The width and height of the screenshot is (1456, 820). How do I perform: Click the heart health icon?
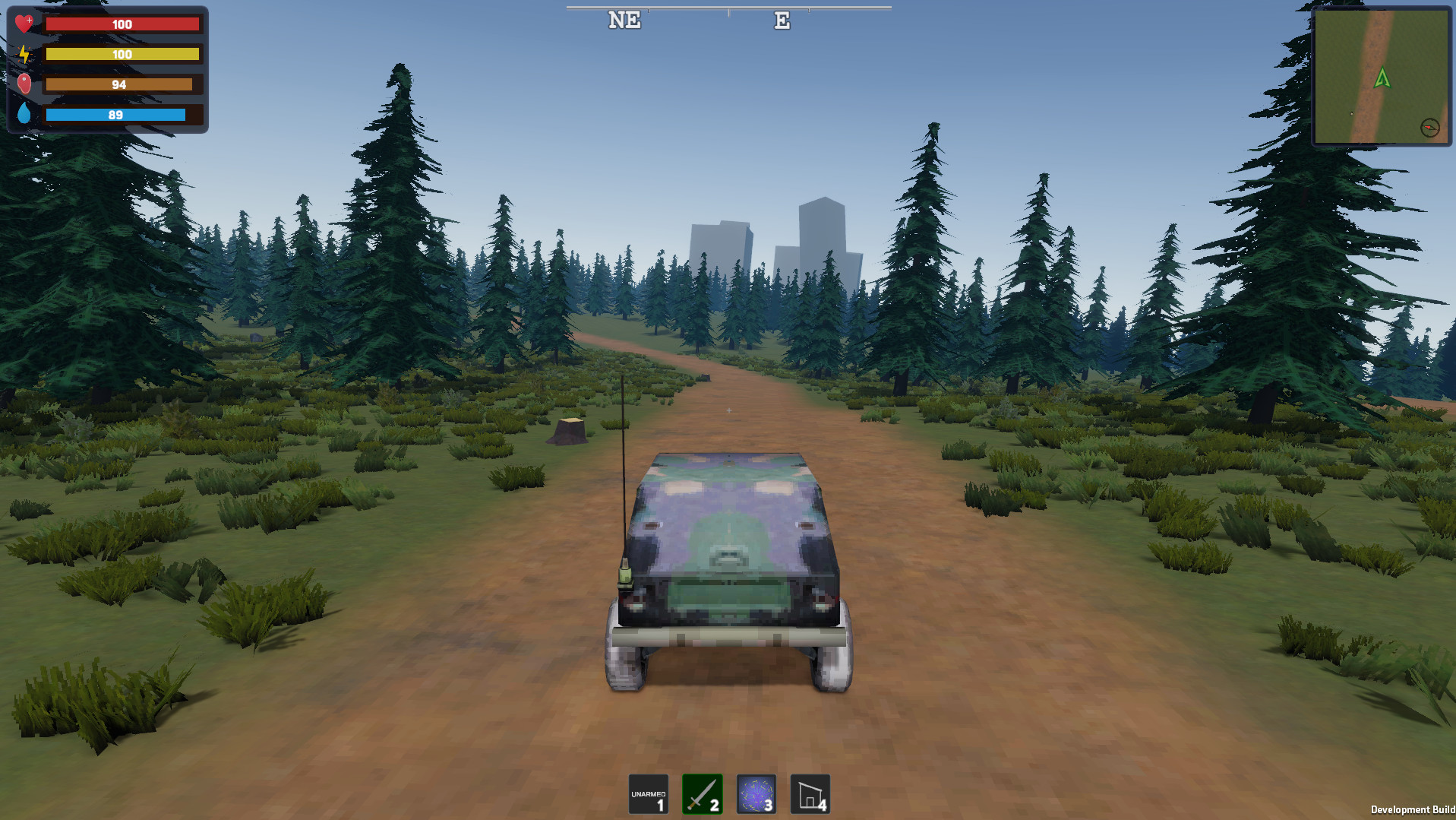pyautogui.click(x=25, y=22)
